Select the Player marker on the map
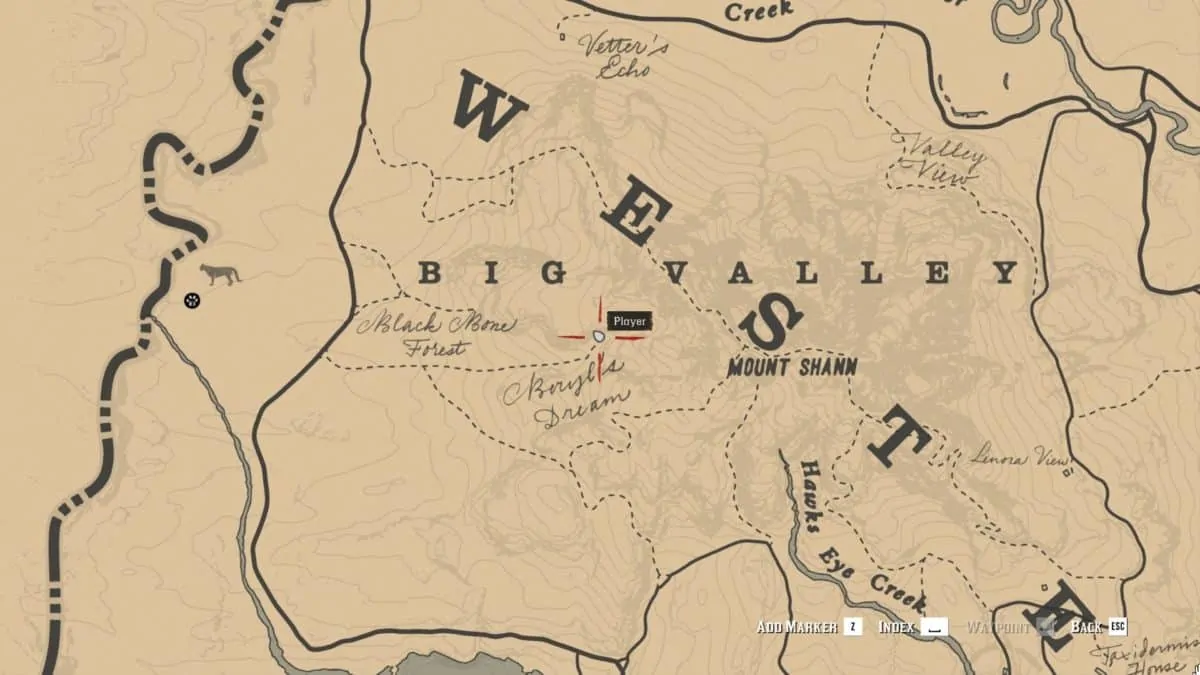Viewport: 1200px width, 675px height. click(598, 337)
